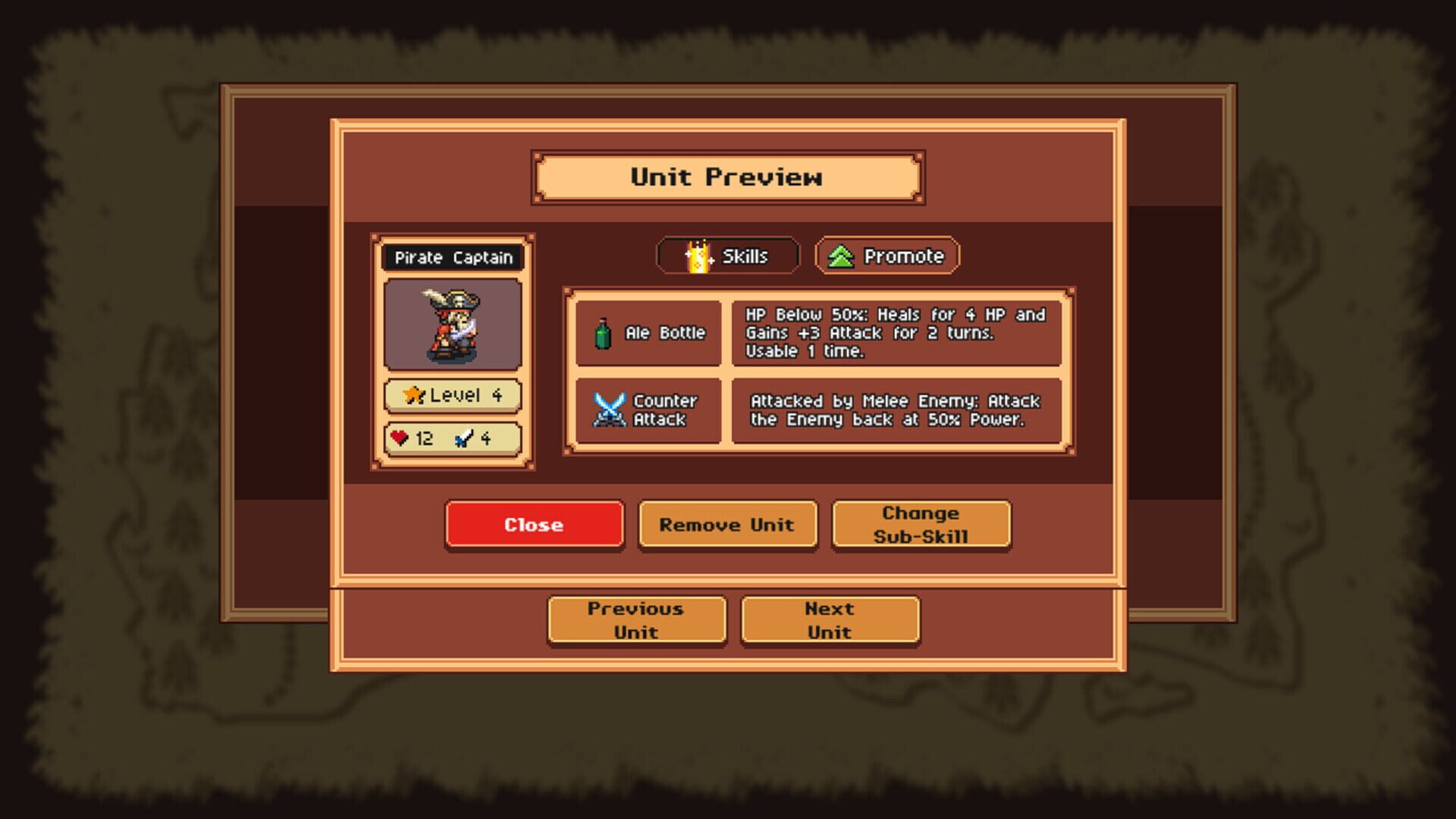The width and height of the screenshot is (1456, 819).
Task: Click the Pirate Captain name label
Action: (x=453, y=258)
